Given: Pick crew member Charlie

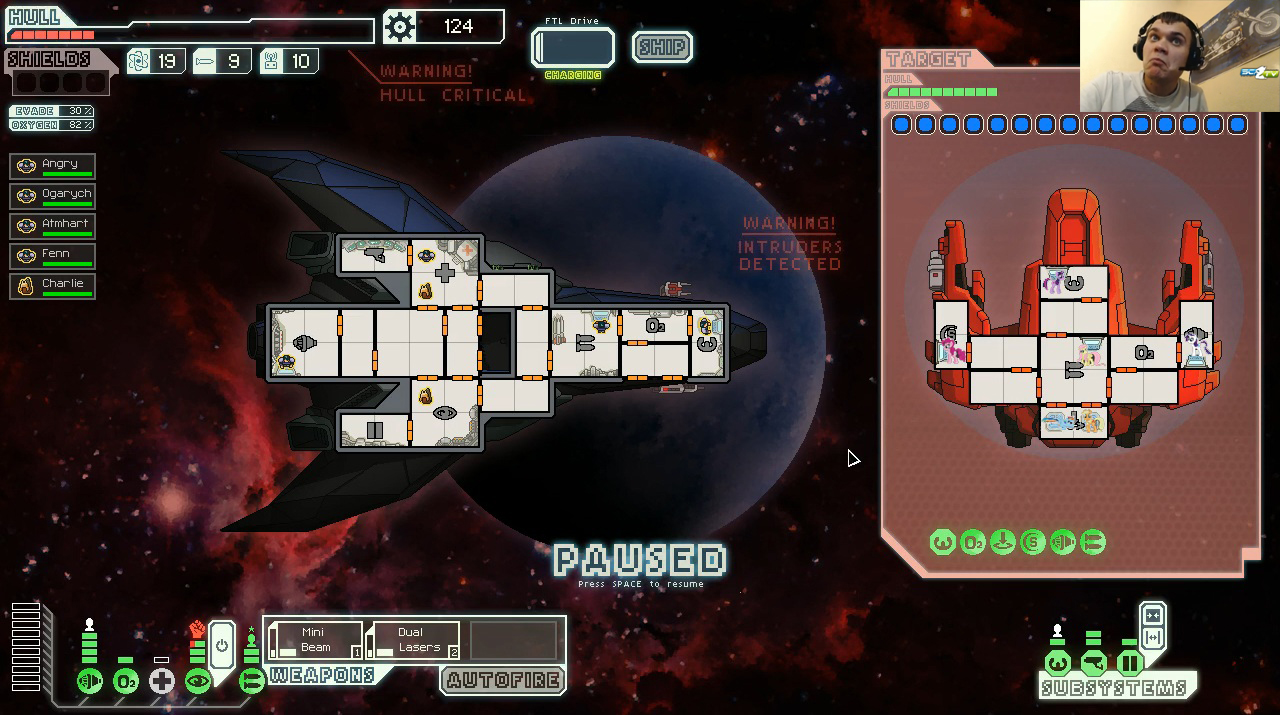Looking at the screenshot, I should click(52, 285).
